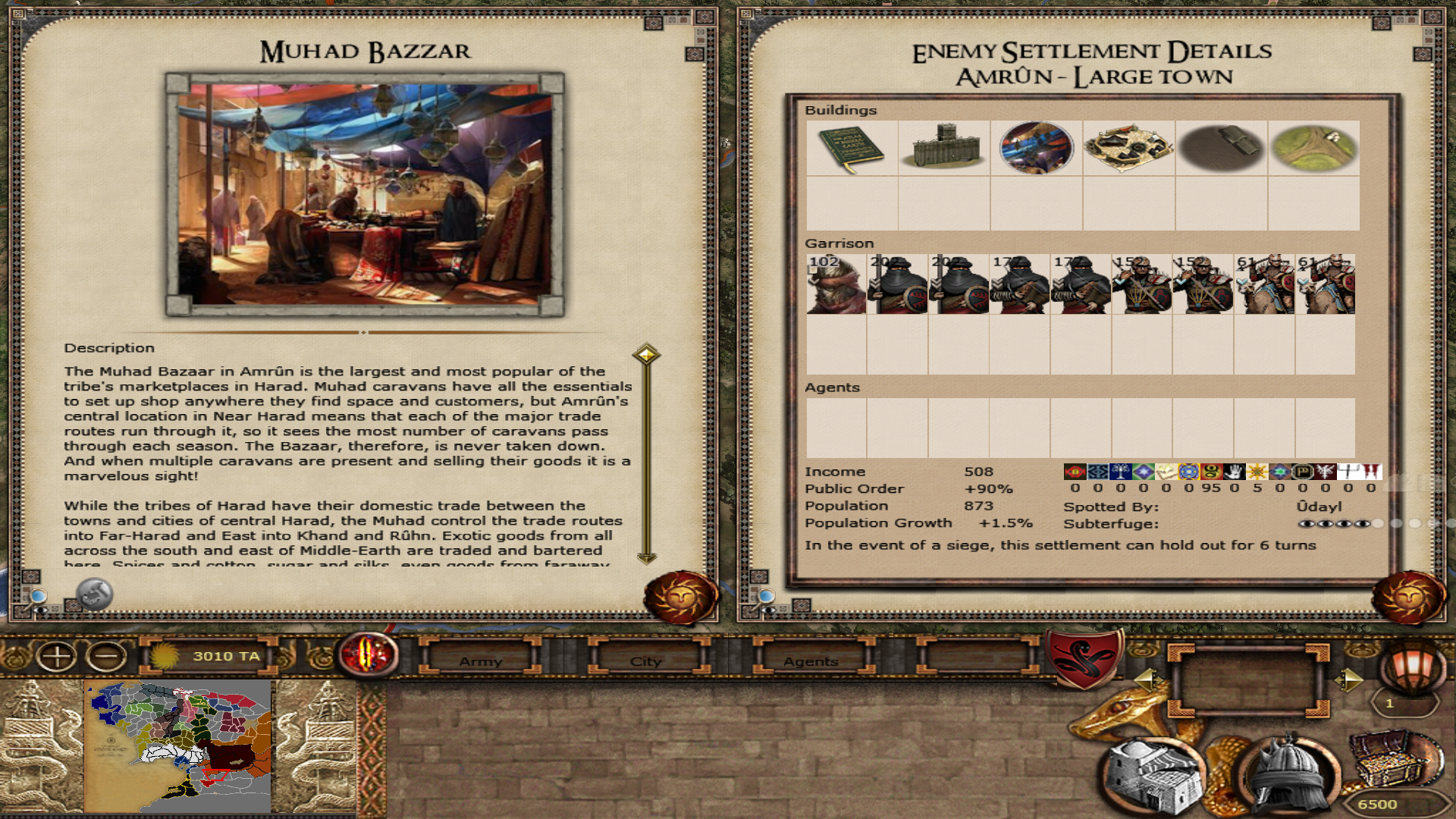
Task: Open the Agents tab
Action: [x=811, y=661]
